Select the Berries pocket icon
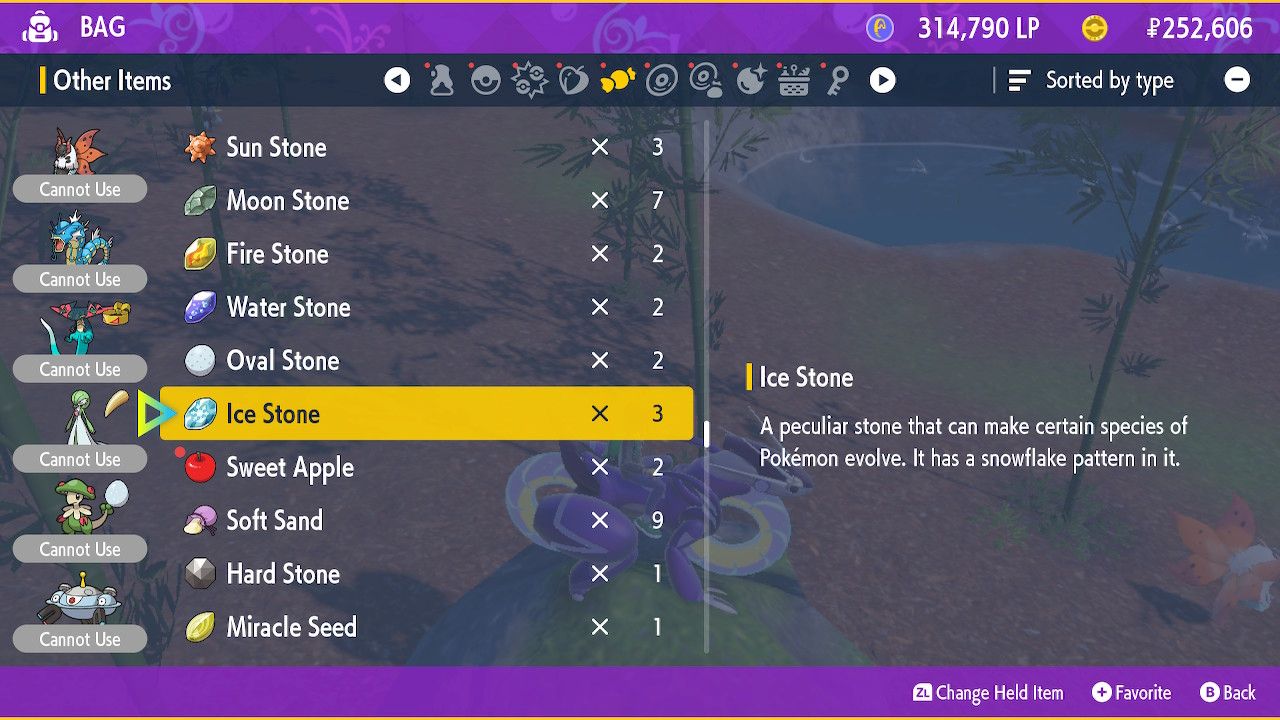Screen dimensions: 1280x720 (572, 80)
